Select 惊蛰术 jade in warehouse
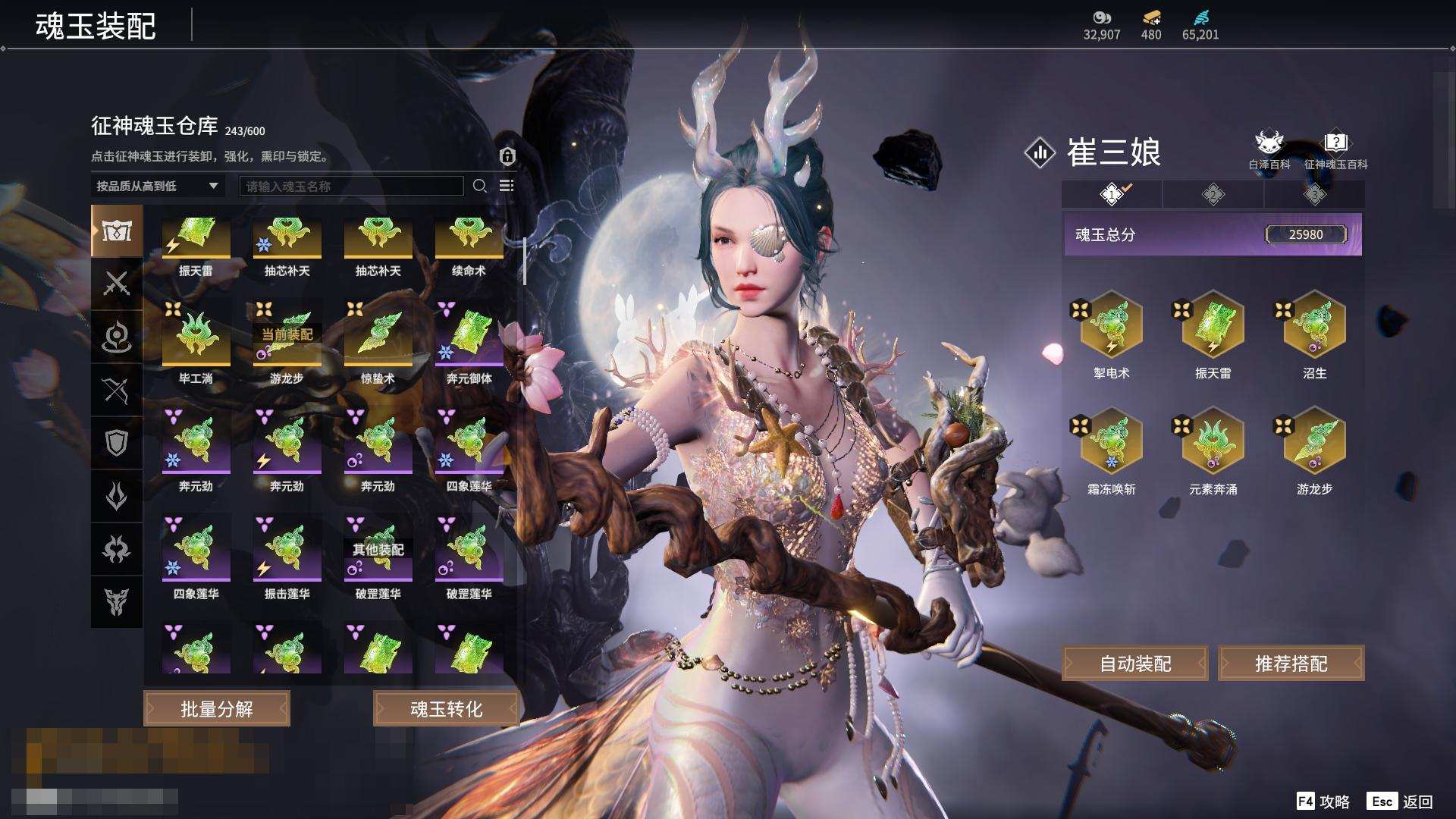This screenshot has height=819, width=1456. coord(378,336)
